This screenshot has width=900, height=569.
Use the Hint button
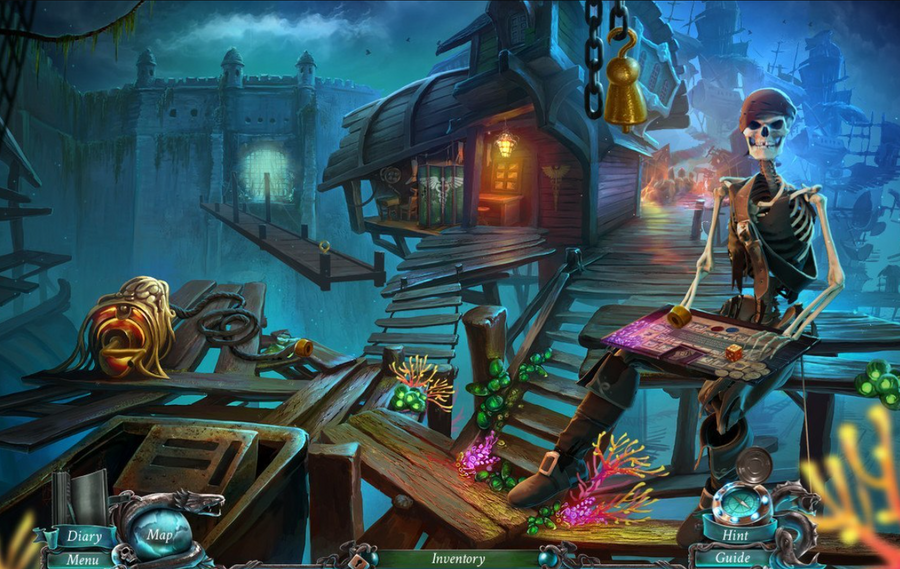pyautogui.click(x=735, y=535)
